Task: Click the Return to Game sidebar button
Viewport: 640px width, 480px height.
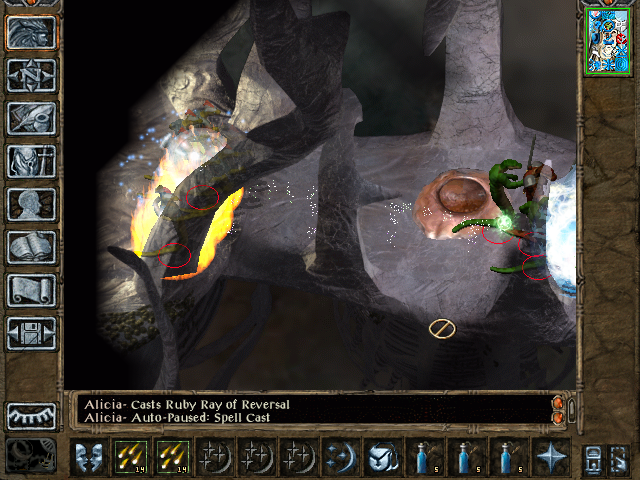Action: tap(31, 32)
